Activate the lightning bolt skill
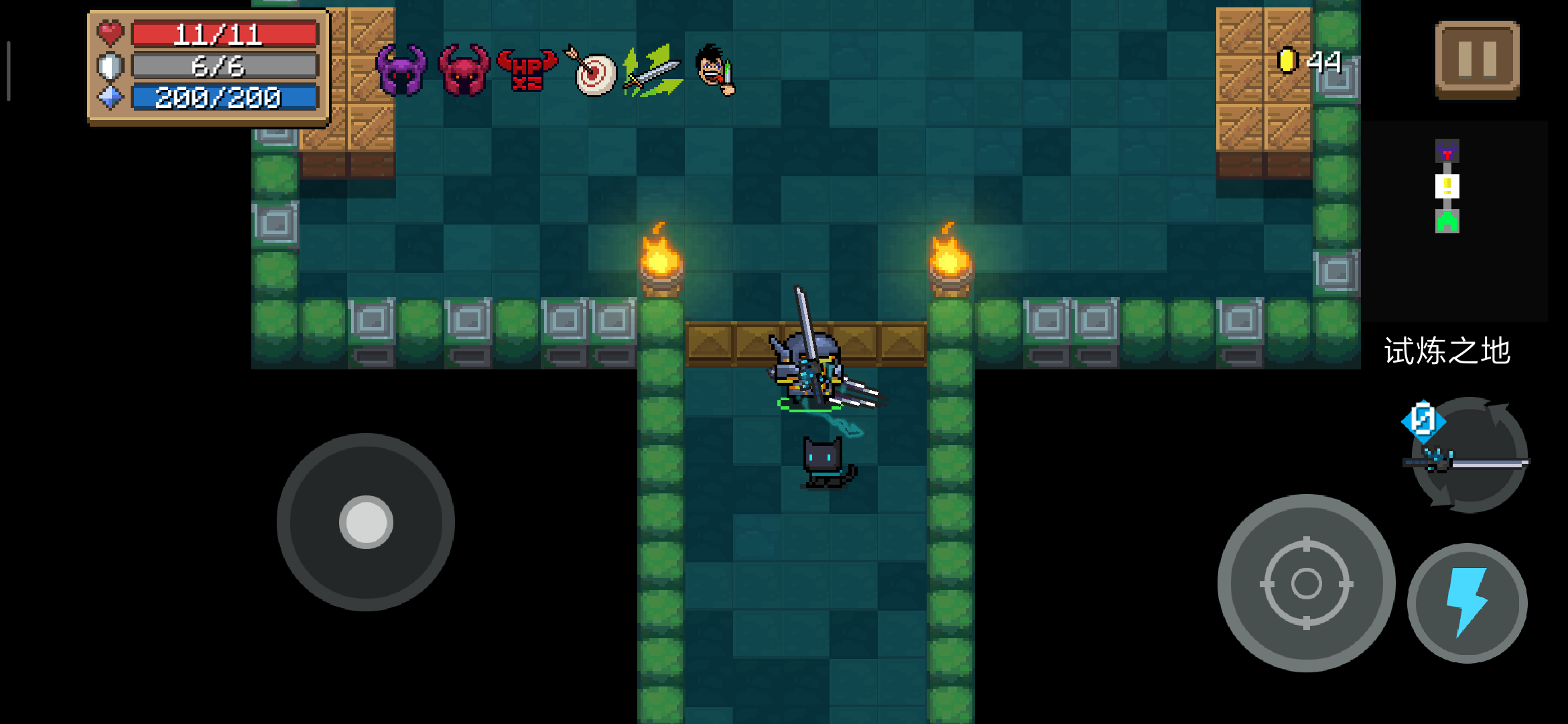 point(1467,602)
